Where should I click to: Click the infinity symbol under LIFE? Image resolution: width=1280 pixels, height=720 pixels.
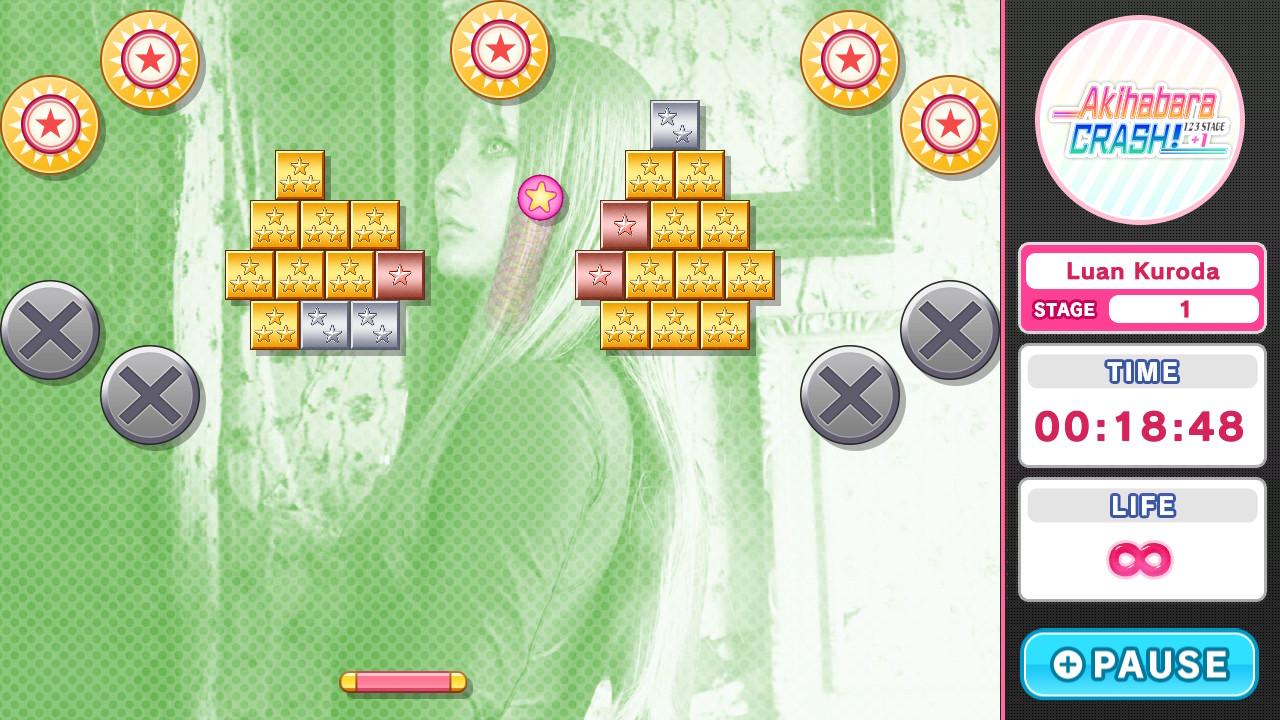pos(1142,562)
